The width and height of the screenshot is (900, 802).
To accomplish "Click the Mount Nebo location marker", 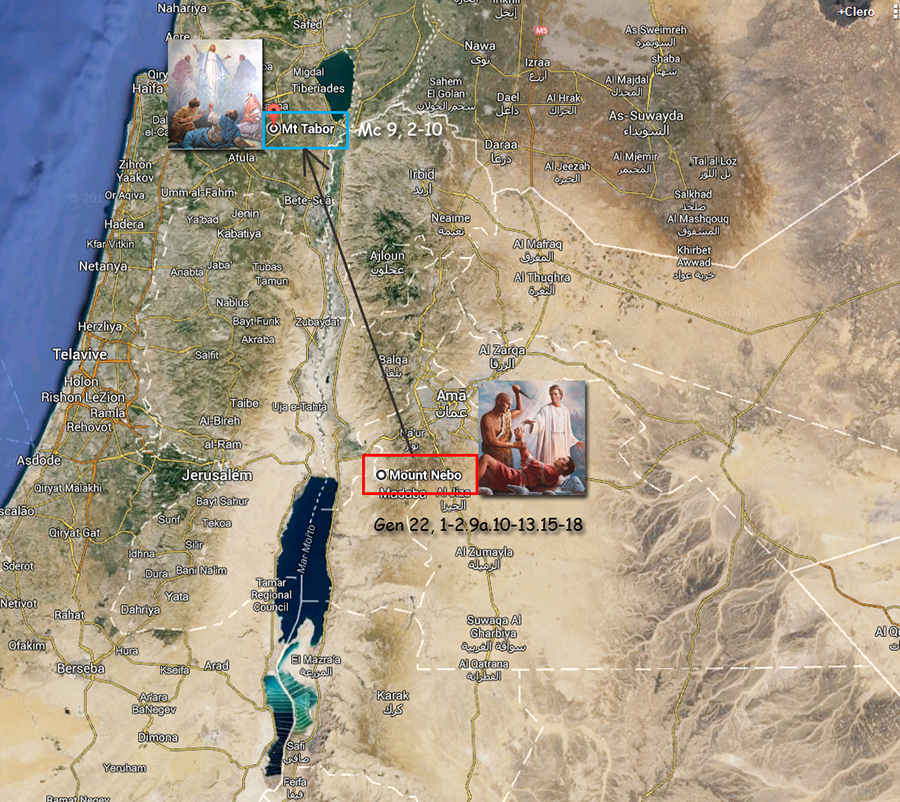I will coord(381,474).
